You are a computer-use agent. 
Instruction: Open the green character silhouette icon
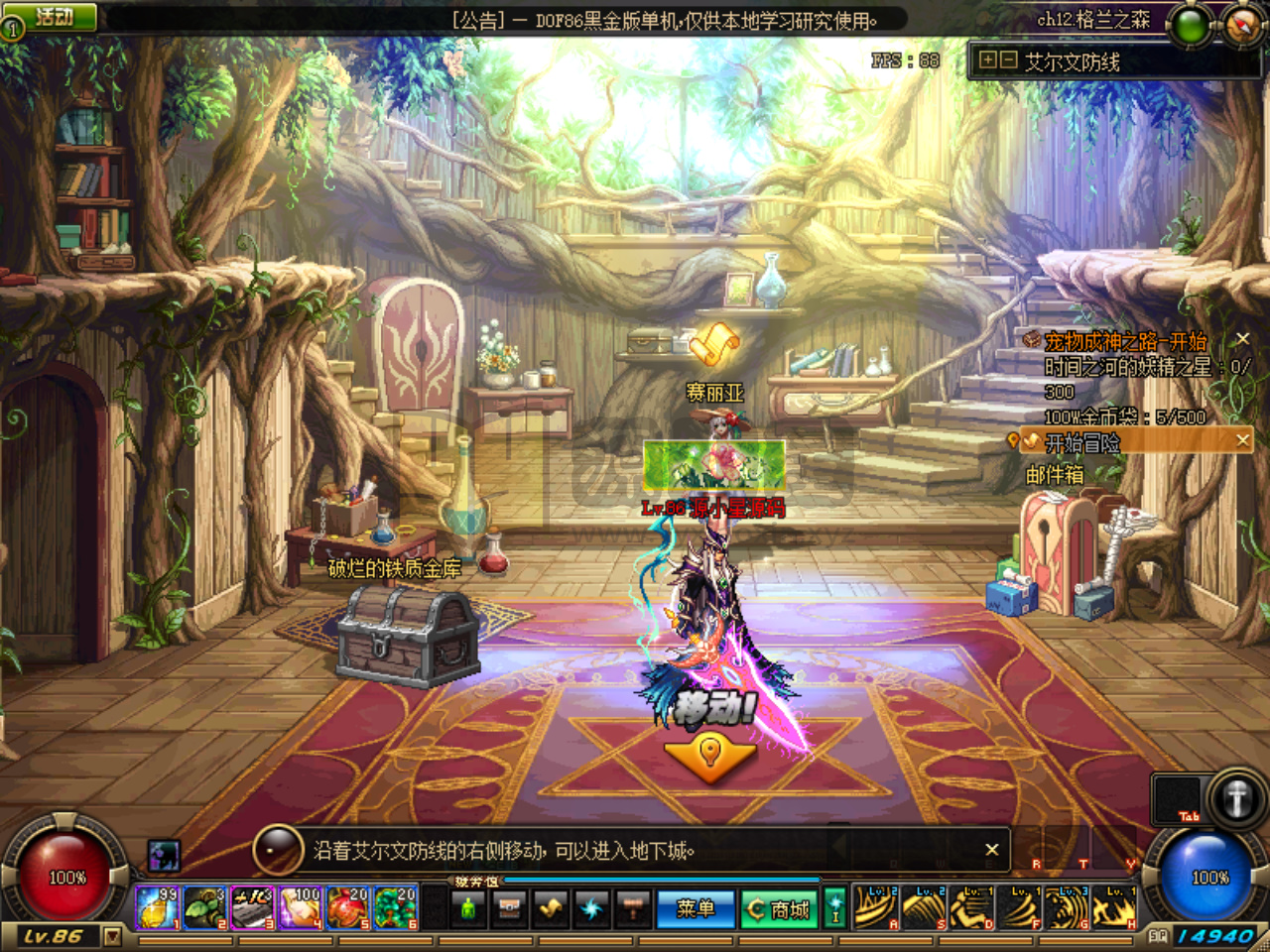point(468,907)
